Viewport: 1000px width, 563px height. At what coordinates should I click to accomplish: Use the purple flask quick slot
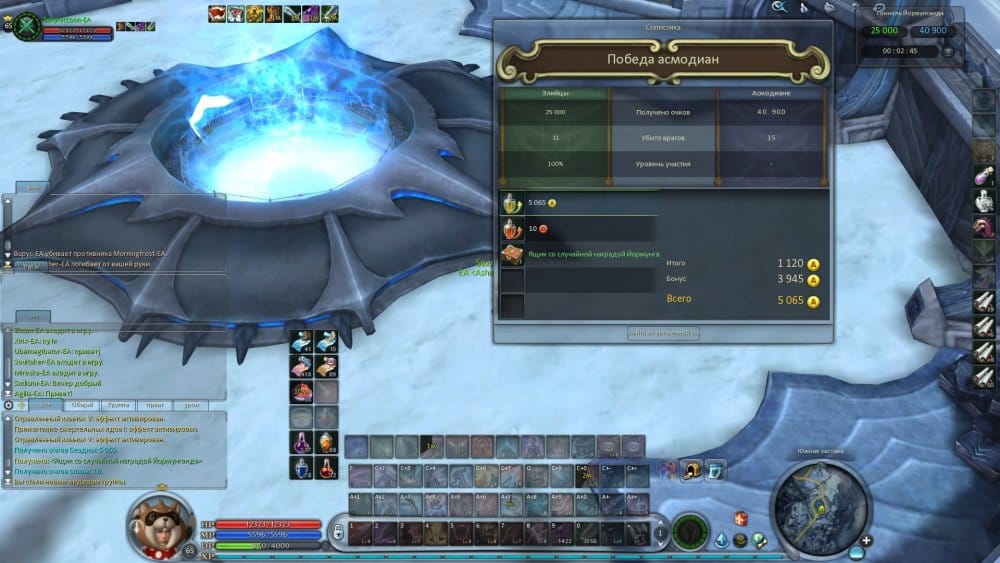pos(300,441)
